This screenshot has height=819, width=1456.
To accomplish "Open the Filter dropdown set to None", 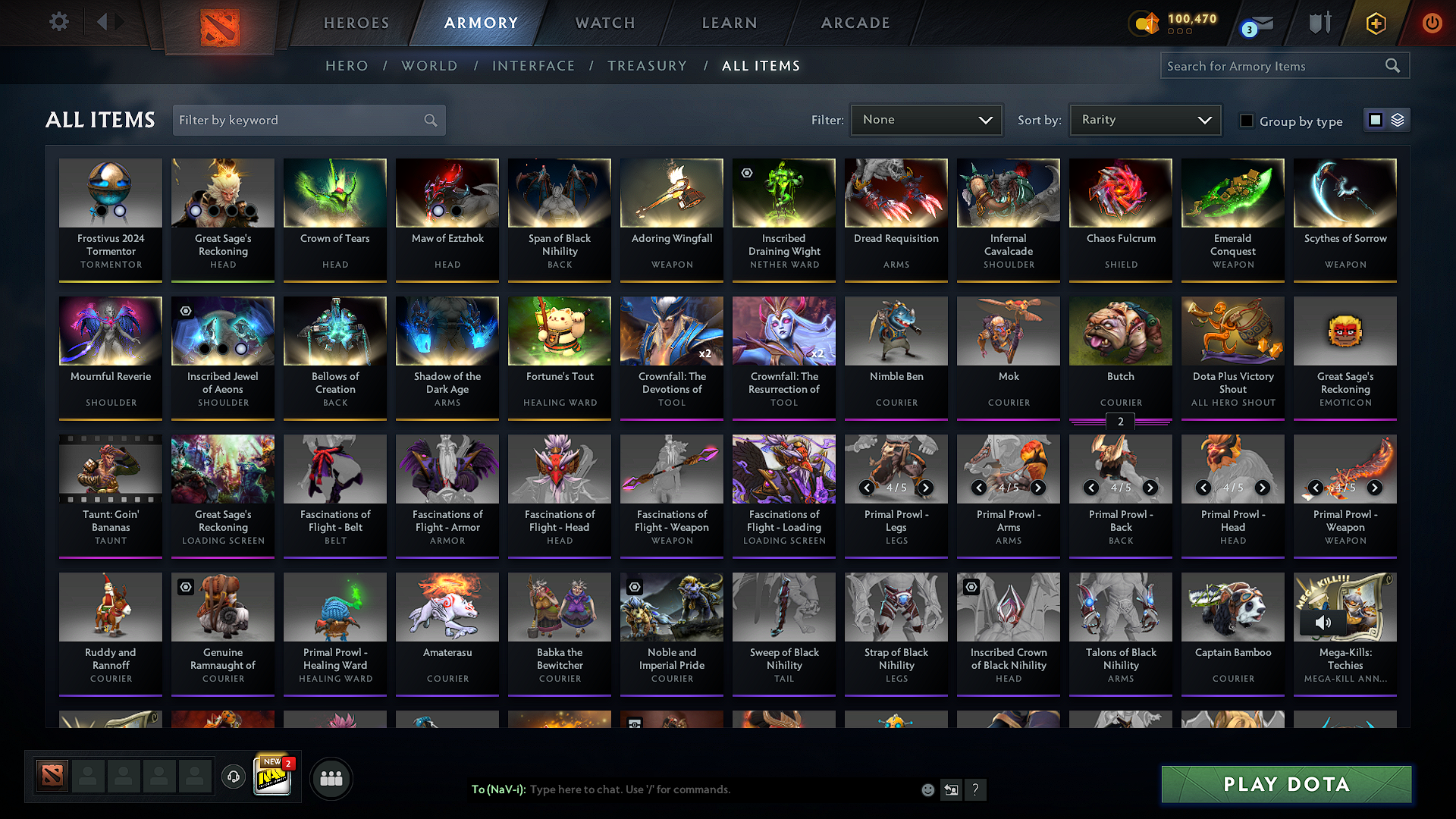I will 926,119.
